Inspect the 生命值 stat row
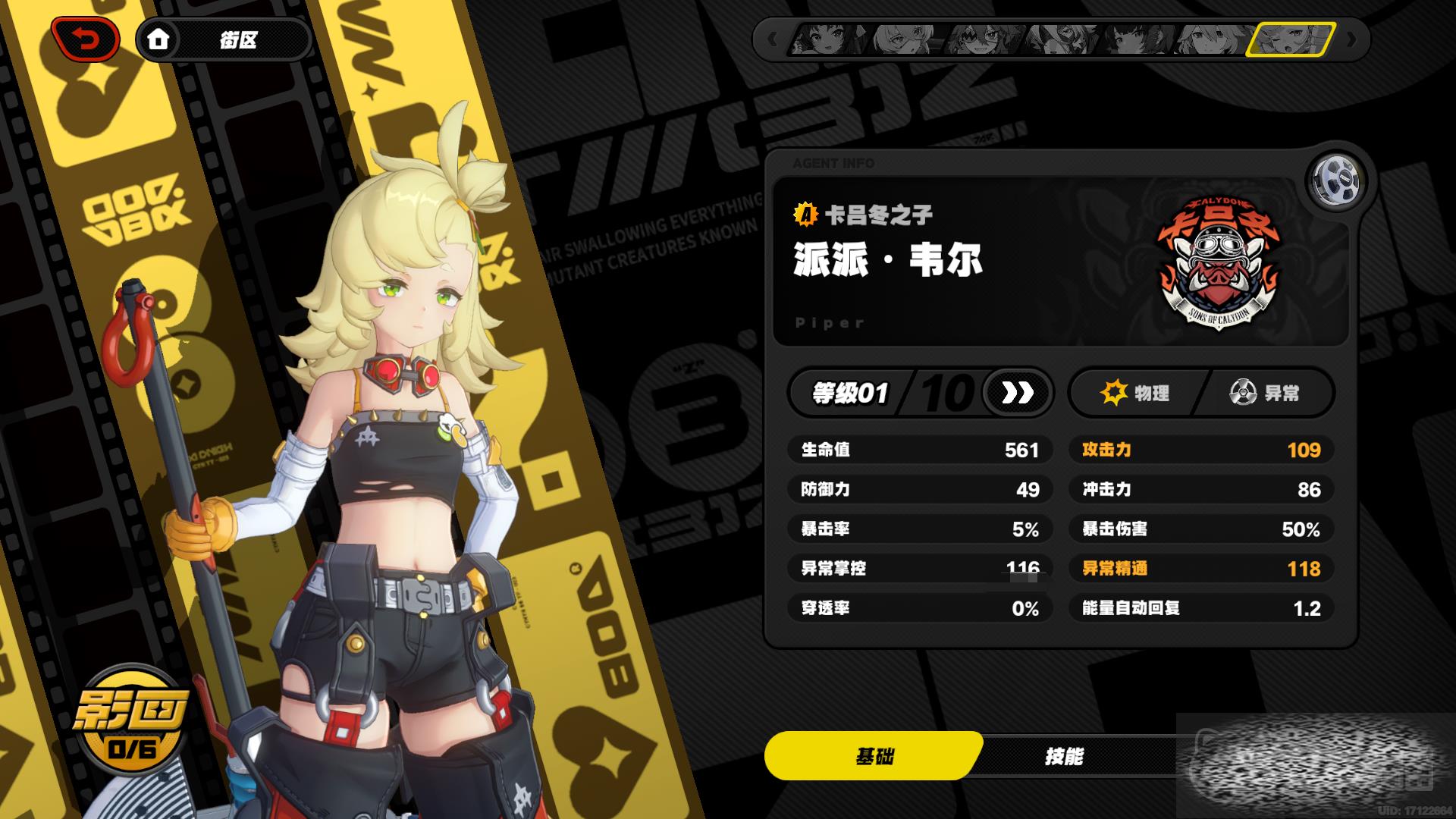The image size is (1456, 819). pos(919,450)
